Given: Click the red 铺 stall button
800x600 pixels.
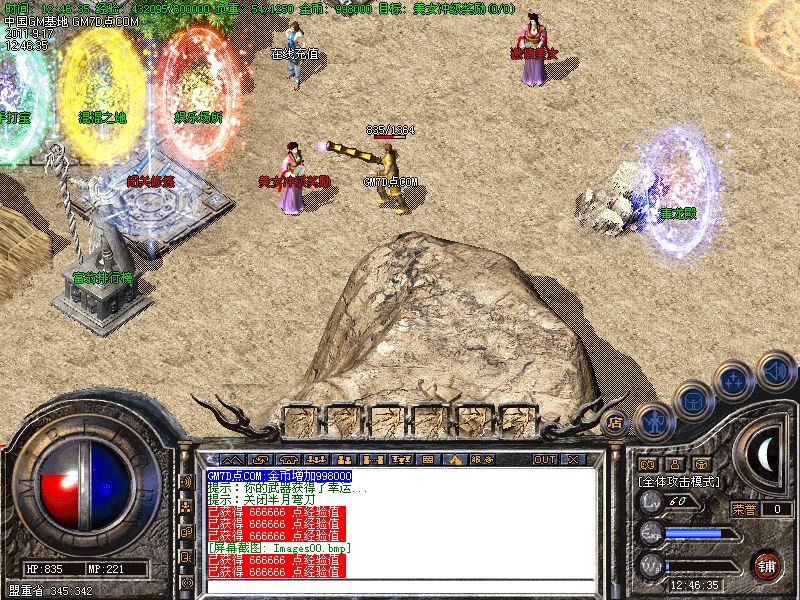Looking at the screenshot, I should point(767,565).
